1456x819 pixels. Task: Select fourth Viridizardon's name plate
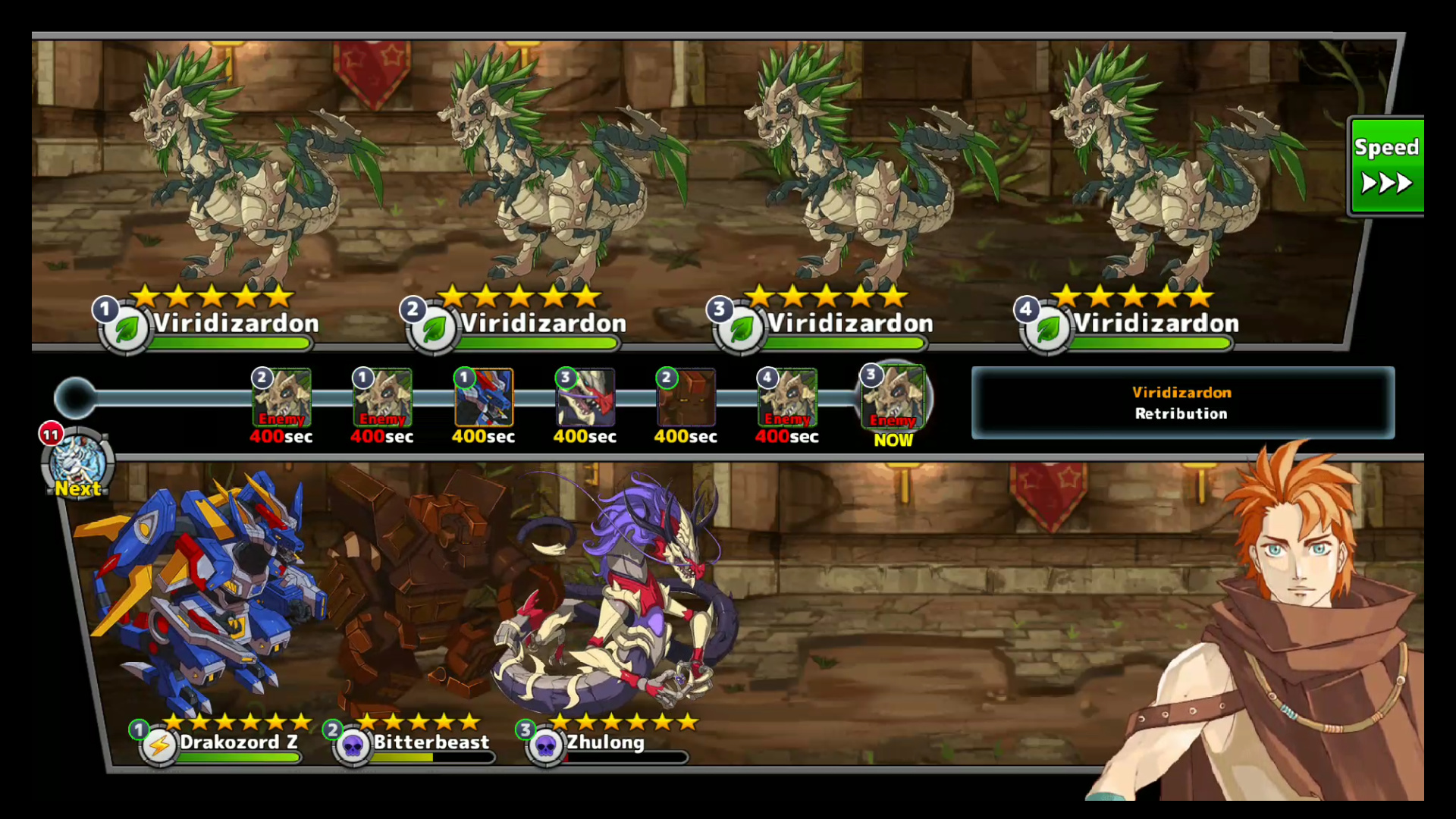[1156, 325]
